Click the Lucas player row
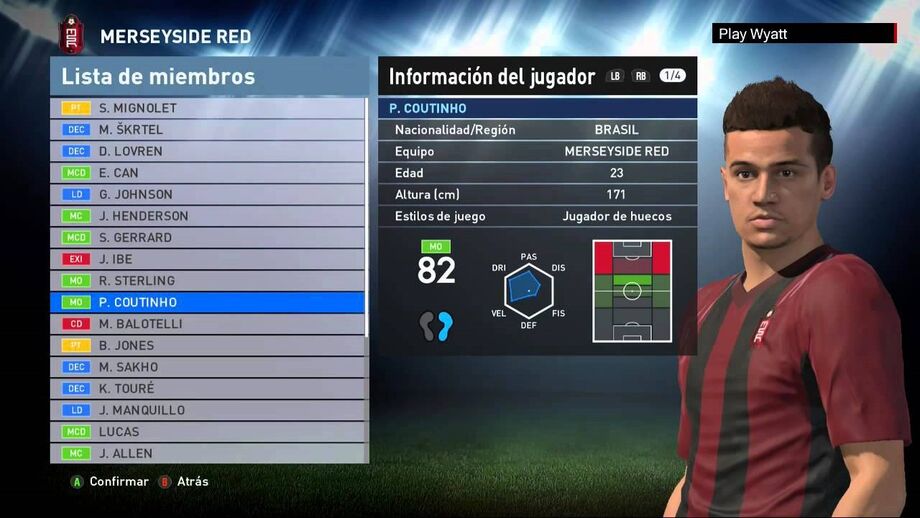Screen dimensions: 920x518 tap(208, 432)
